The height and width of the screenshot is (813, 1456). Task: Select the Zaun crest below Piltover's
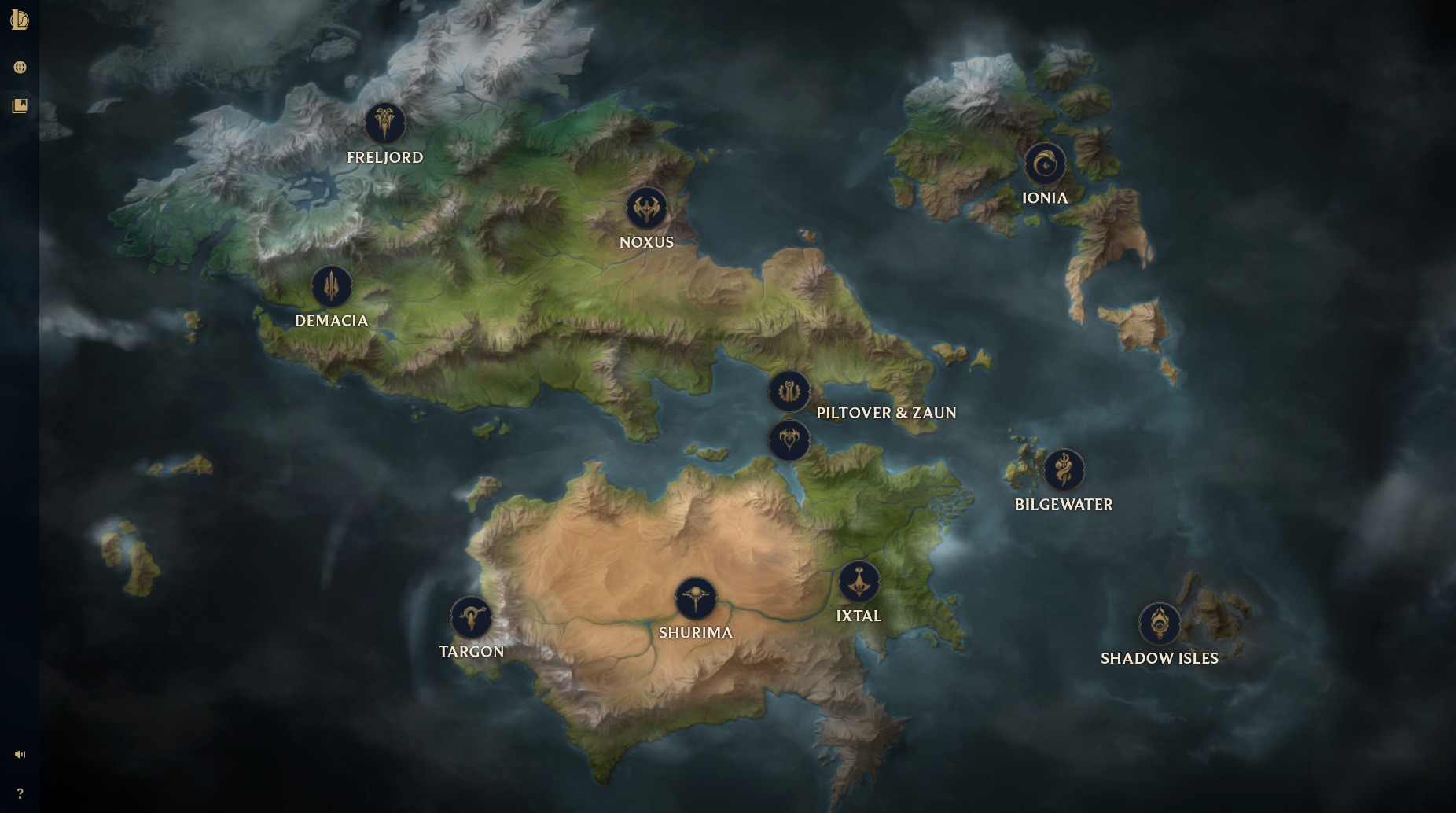[x=789, y=440]
